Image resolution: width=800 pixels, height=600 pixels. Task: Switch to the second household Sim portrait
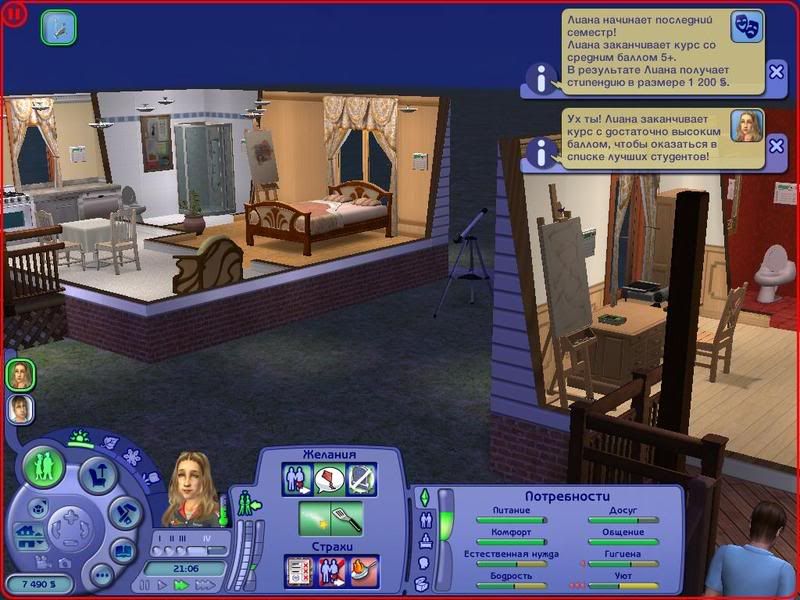click(20, 408)
